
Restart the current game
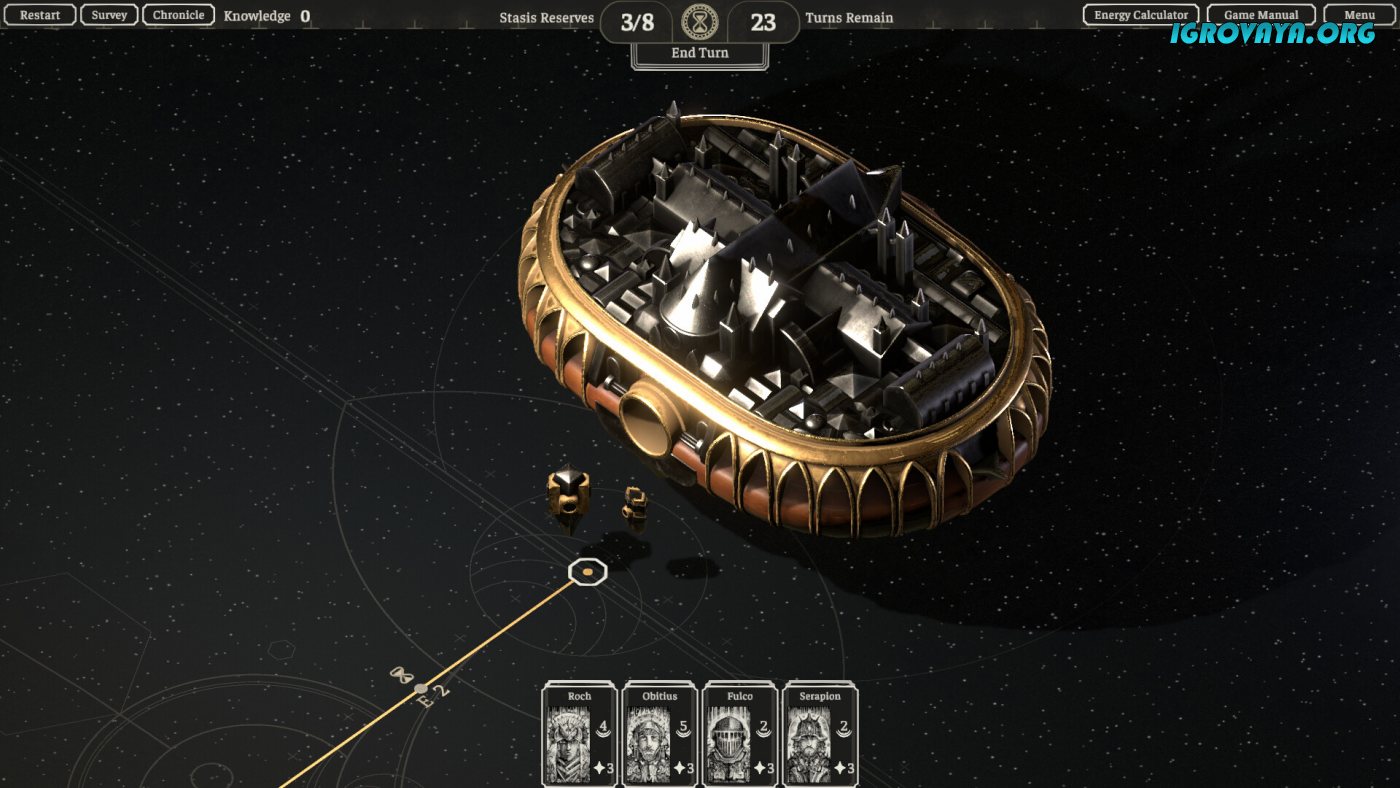pos(40,15)
